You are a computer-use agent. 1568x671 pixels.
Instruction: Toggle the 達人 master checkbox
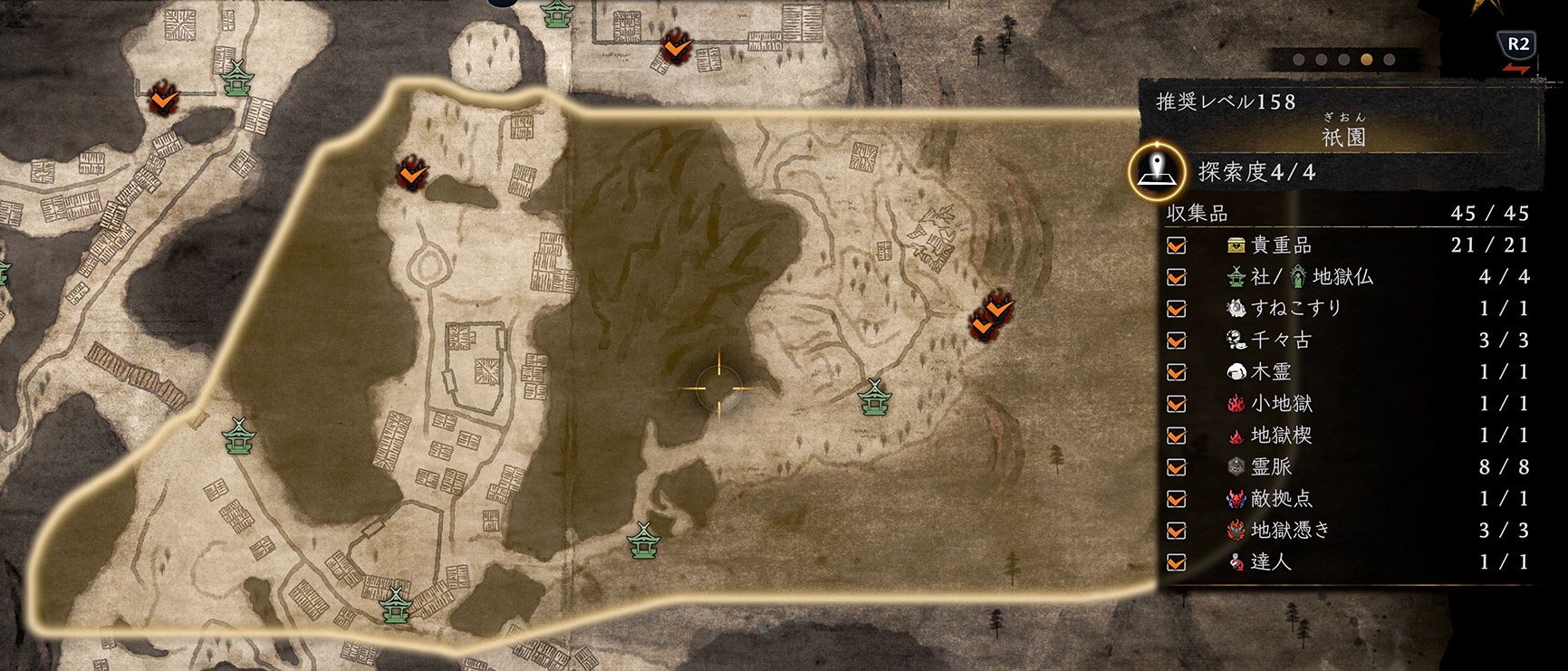click(1177, 562)
